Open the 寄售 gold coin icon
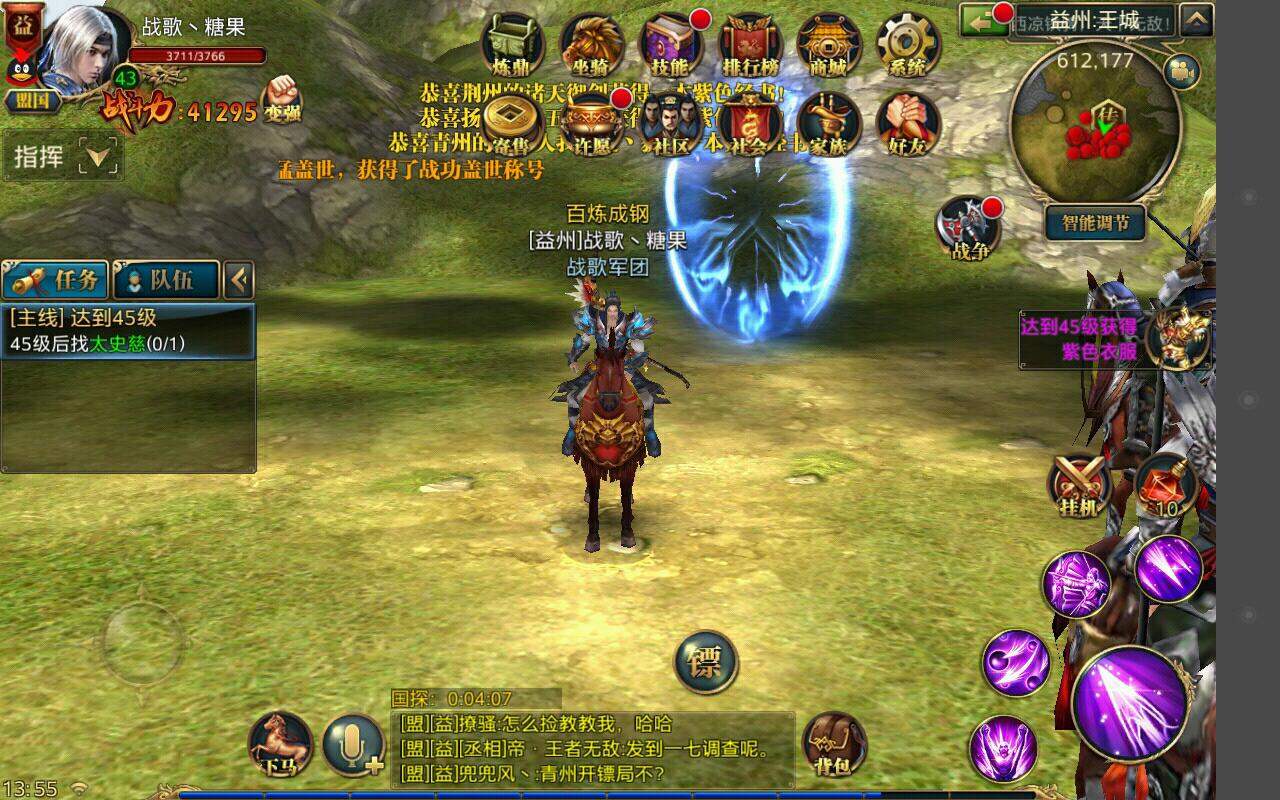 [513, 124]
